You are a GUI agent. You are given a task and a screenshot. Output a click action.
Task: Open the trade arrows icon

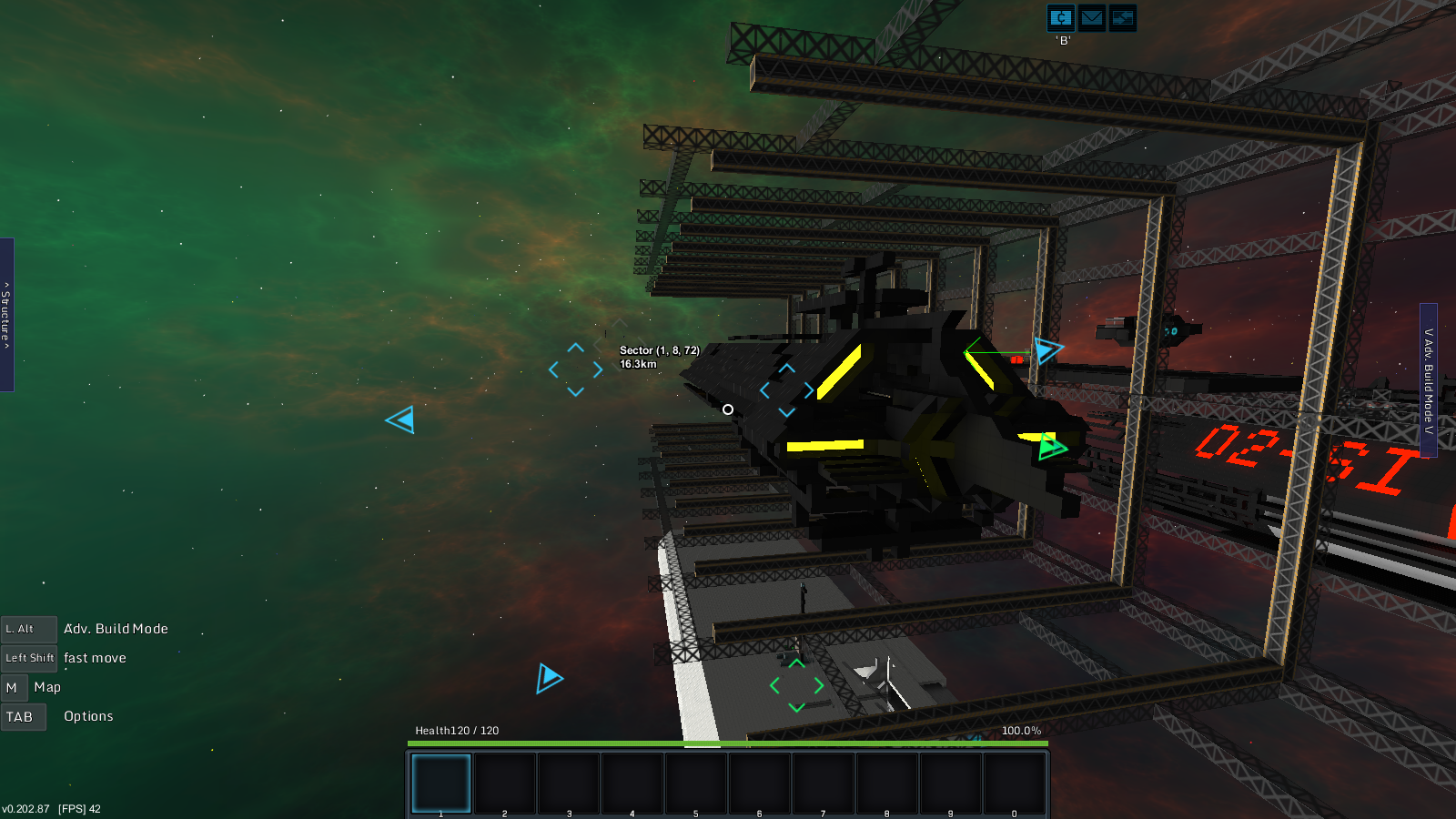pyautogui.click(x=1123, y=18)
